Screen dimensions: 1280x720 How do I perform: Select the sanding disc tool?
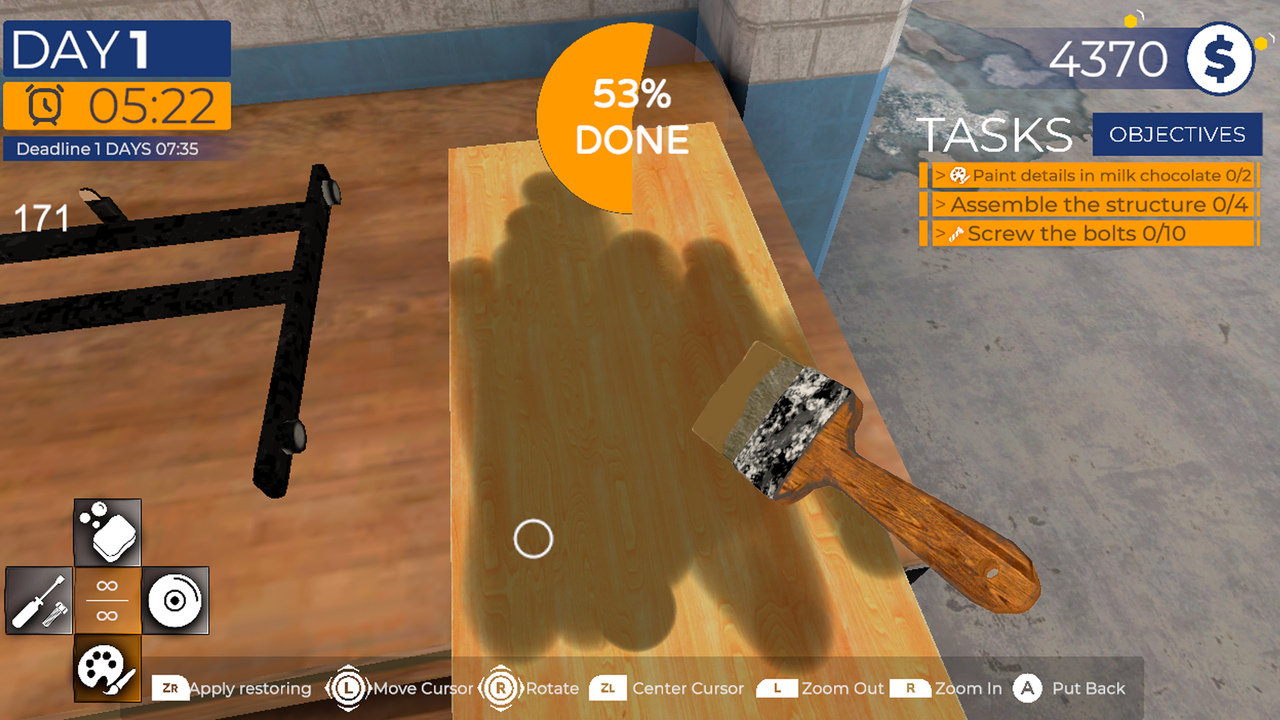(175, 600)
